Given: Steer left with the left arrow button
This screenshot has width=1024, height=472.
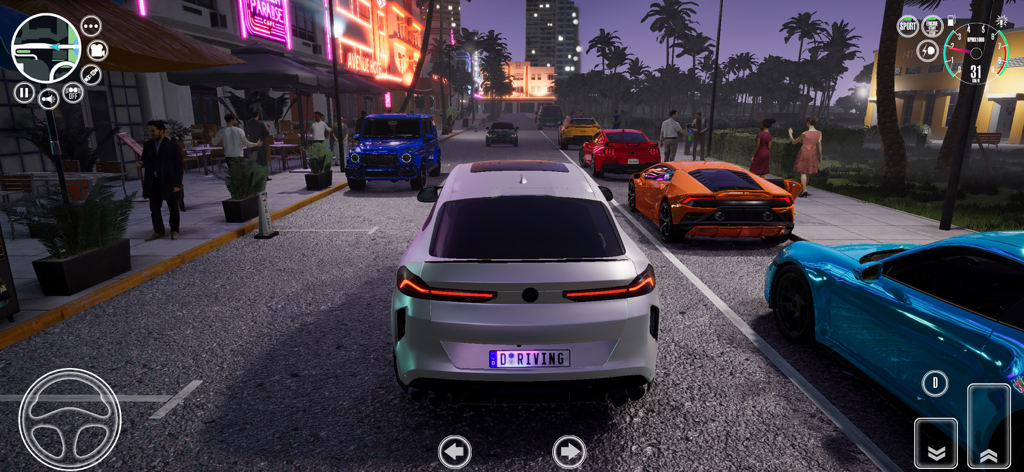Looking at the screenshot, I should tap(455, 451).
